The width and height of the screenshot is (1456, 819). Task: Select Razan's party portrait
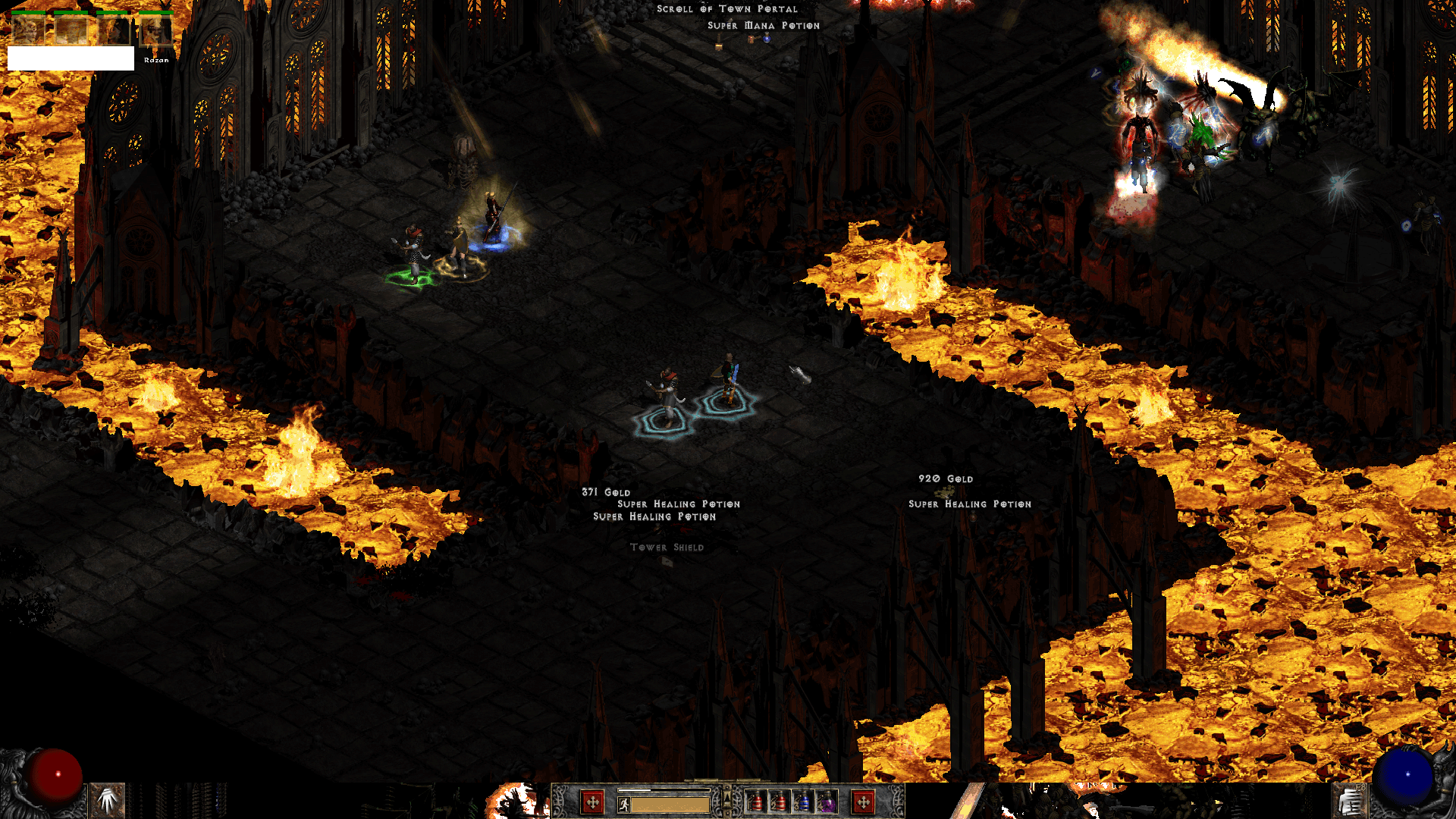click(156, 31)
